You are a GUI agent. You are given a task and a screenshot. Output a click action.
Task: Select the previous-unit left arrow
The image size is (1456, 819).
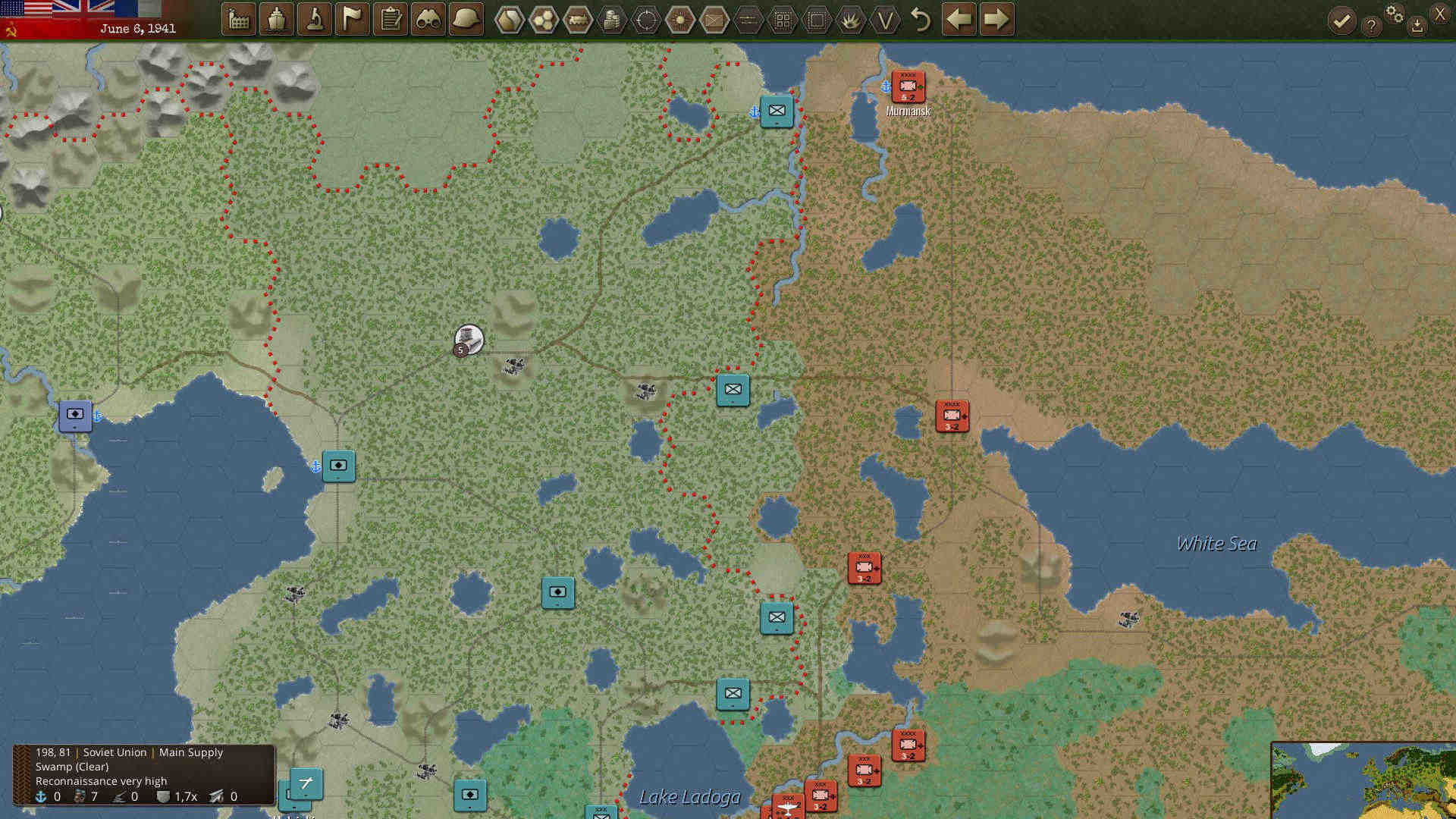click(959, 20)
